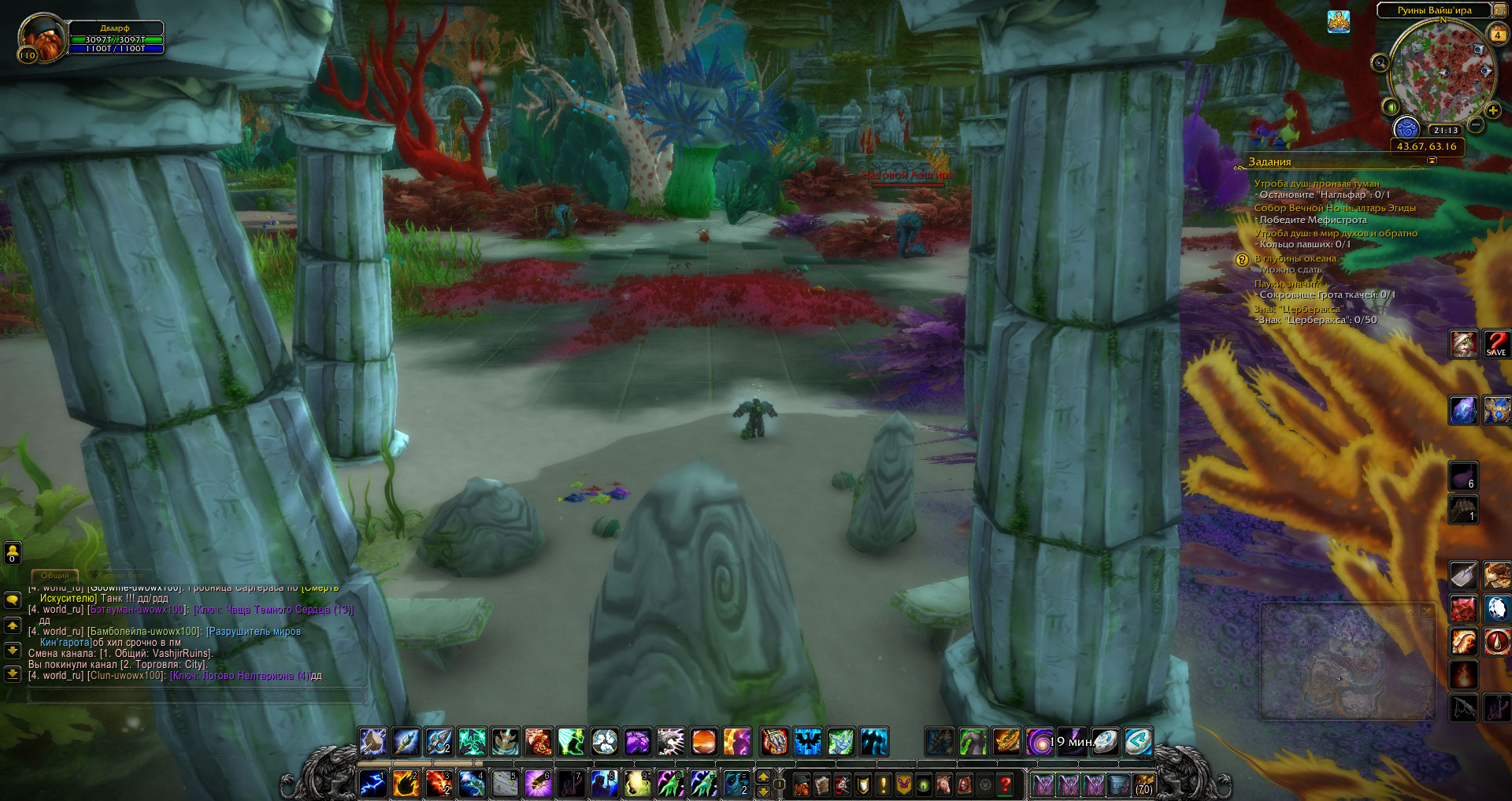Toggle the minimap tracking magnifier button

1380,63
